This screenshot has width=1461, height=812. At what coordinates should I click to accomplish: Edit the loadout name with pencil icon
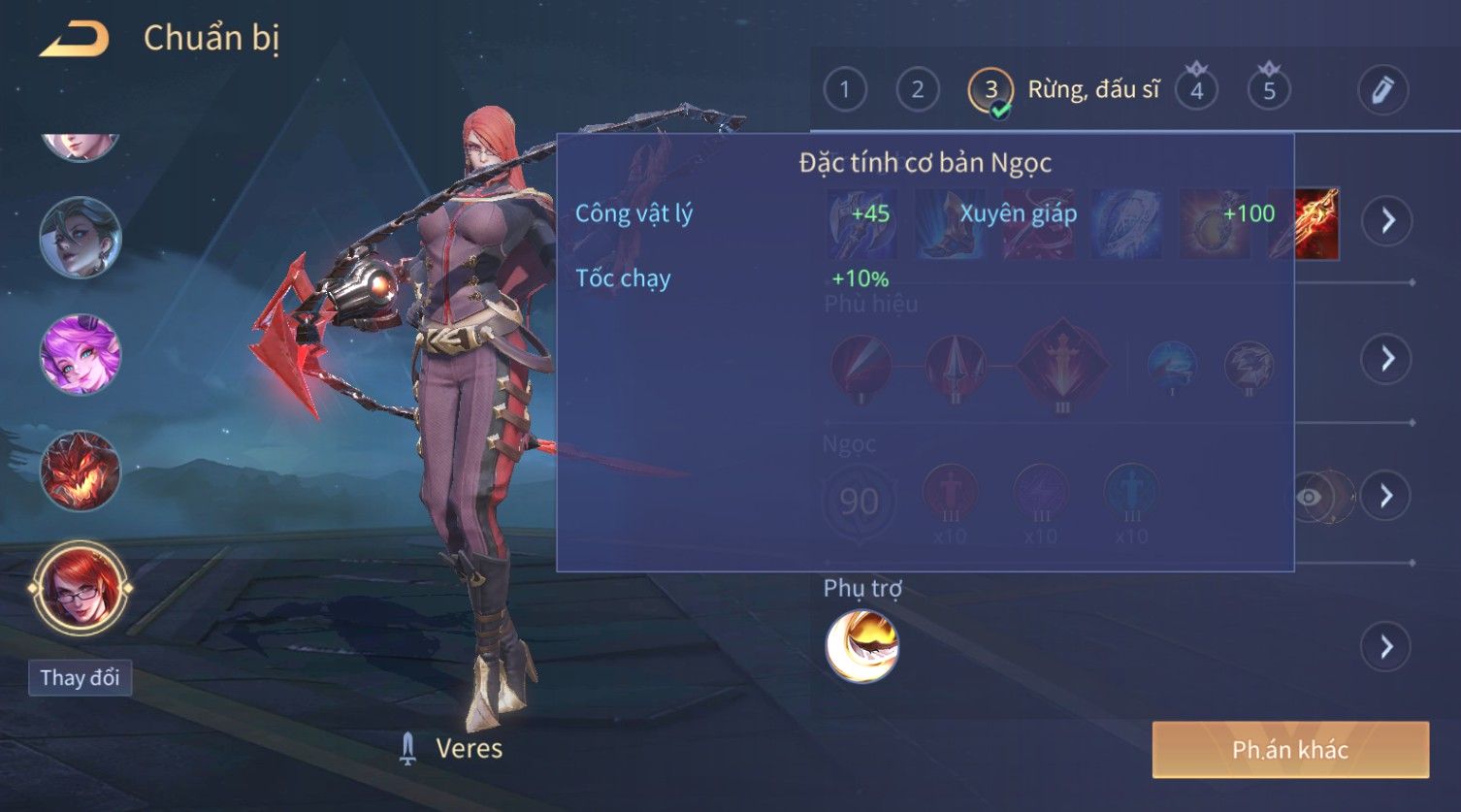(x=1382, y=90)
